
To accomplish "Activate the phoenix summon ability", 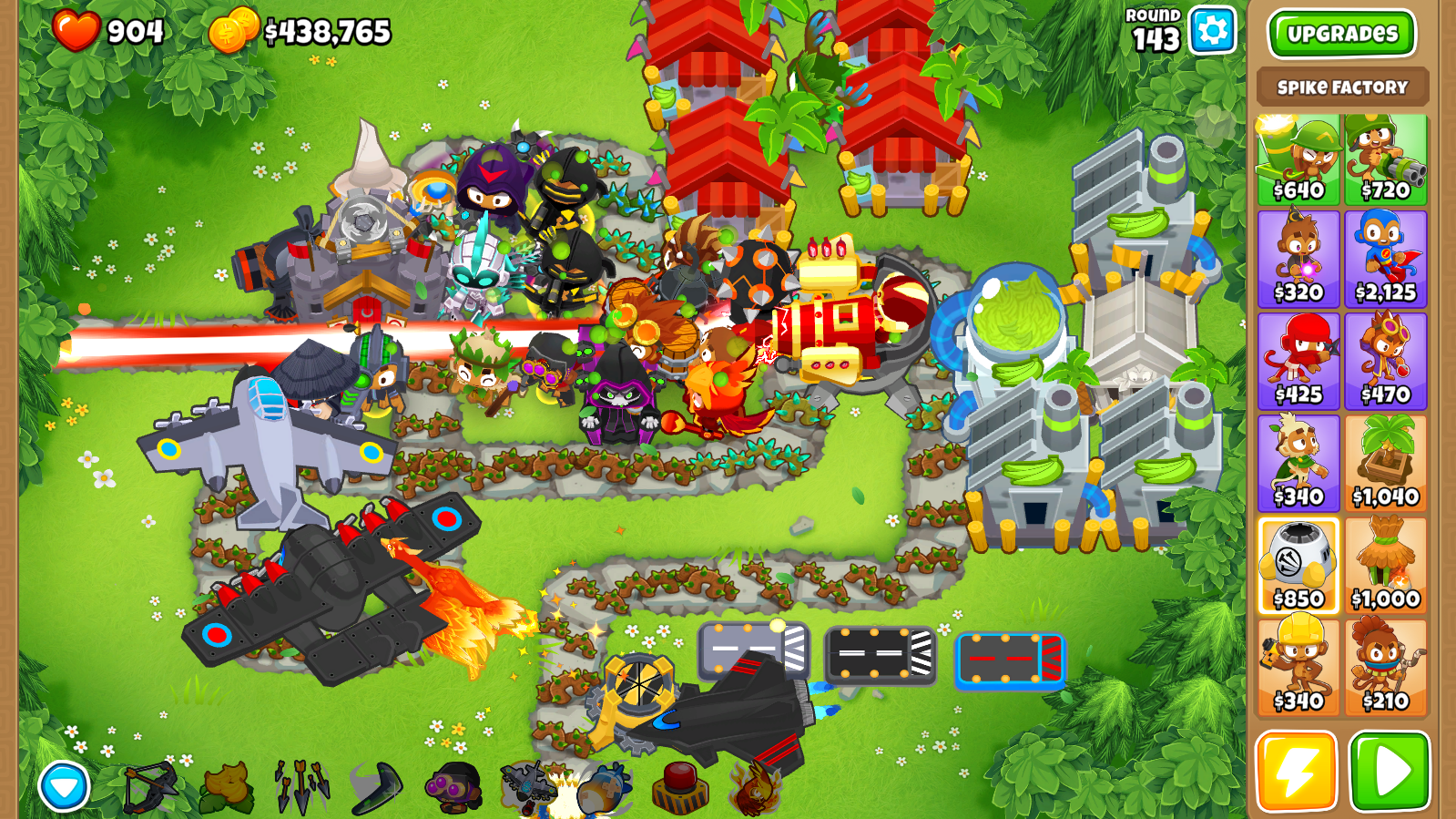I will click(756, 787).
